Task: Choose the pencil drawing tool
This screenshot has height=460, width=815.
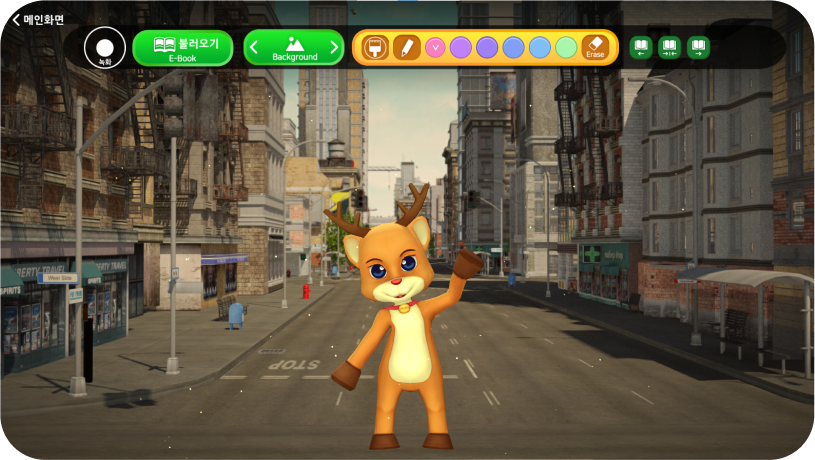Action: [407, 48]
